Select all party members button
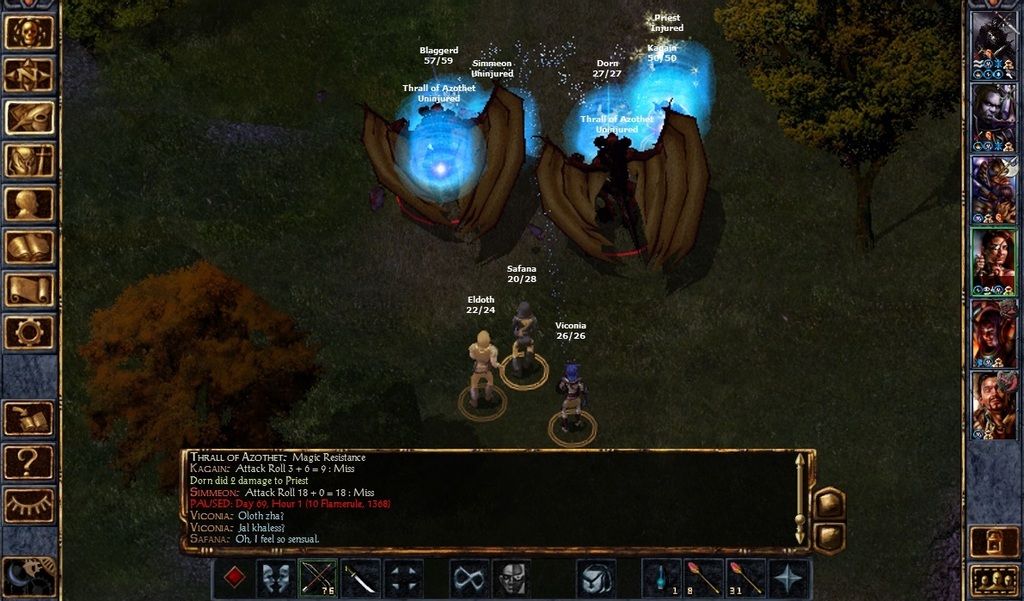 click(x=994, y=580)
